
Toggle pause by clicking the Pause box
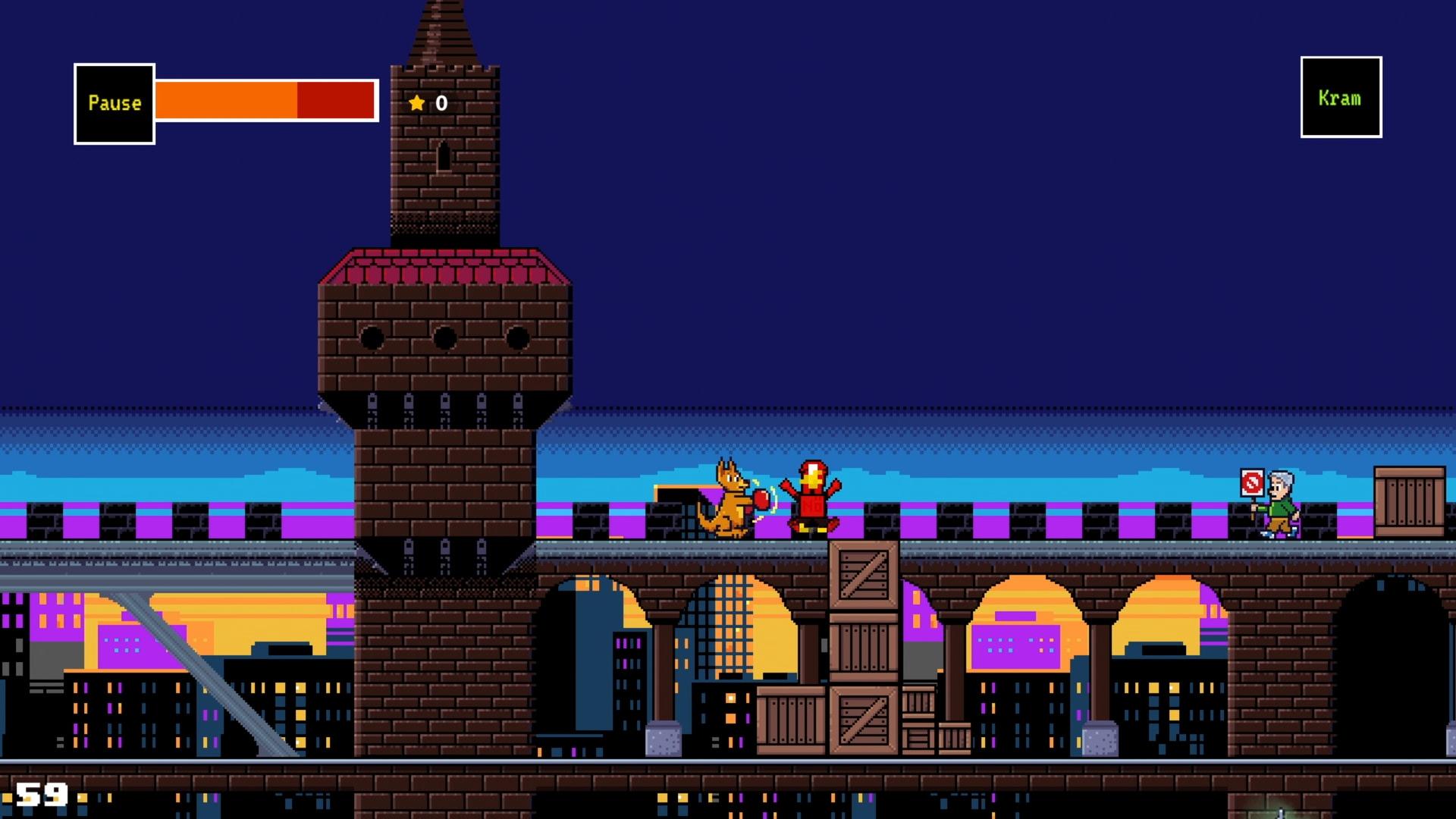click(x=115, y=102)
